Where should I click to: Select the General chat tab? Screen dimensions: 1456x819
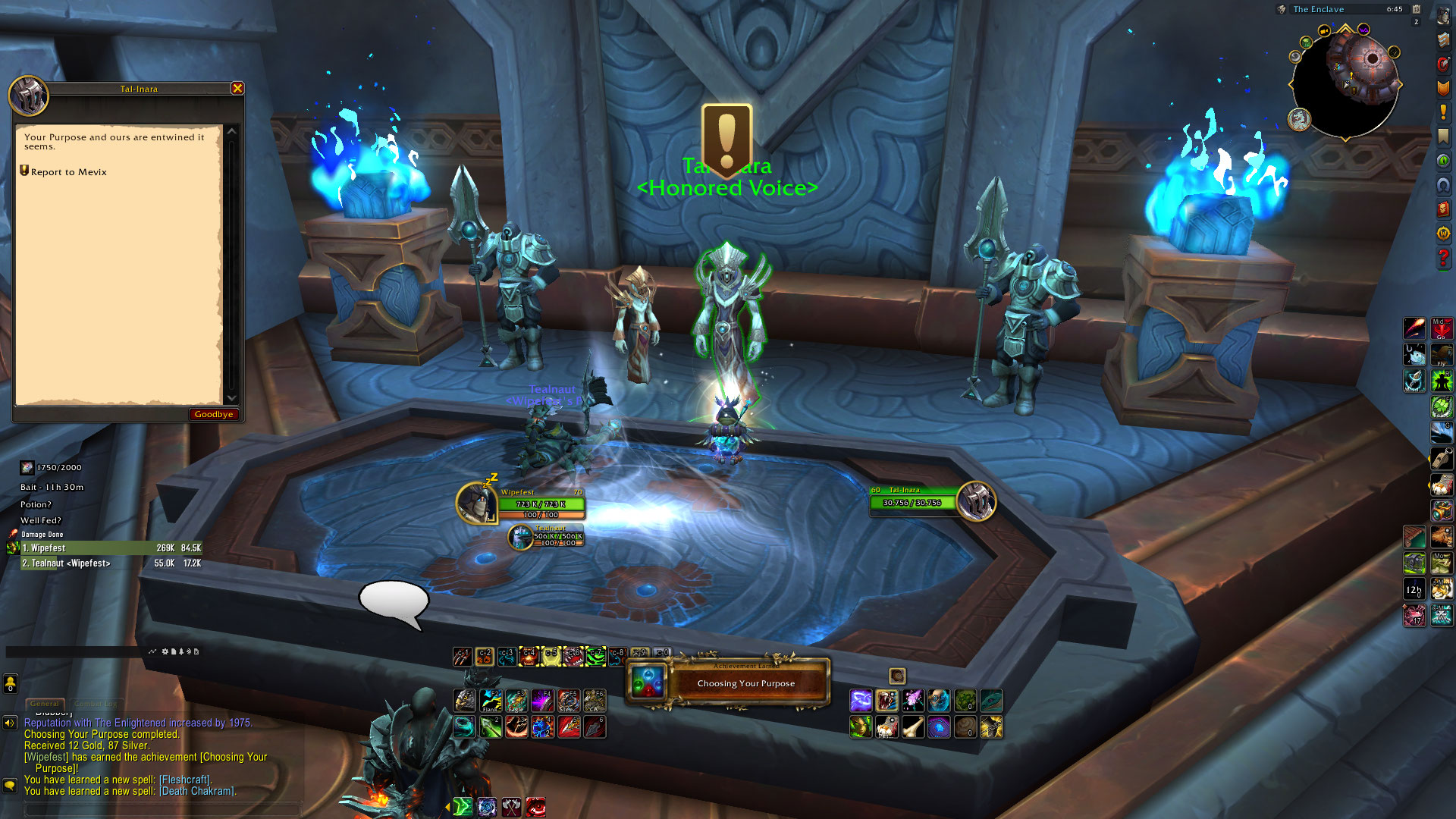point(45,704)
